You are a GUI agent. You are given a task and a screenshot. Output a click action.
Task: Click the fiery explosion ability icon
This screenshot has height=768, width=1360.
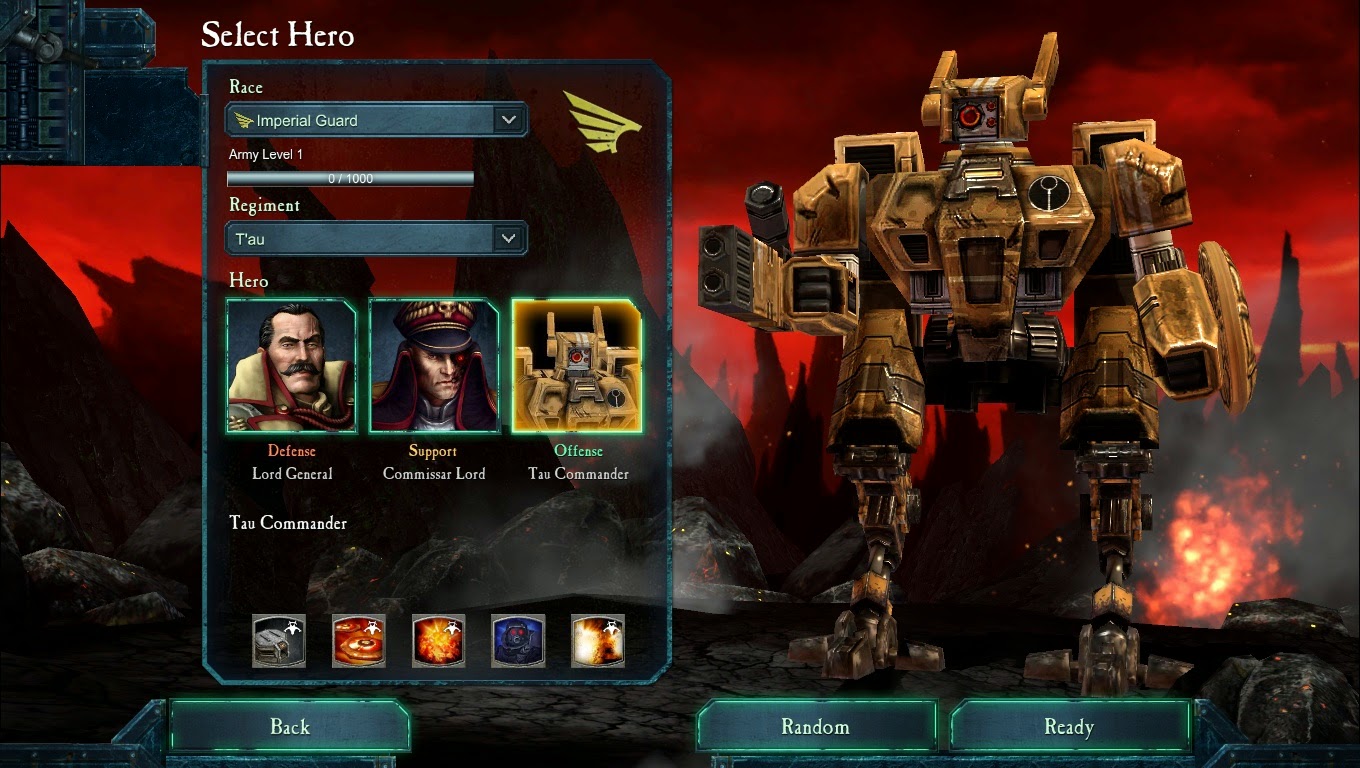(438, 640)
